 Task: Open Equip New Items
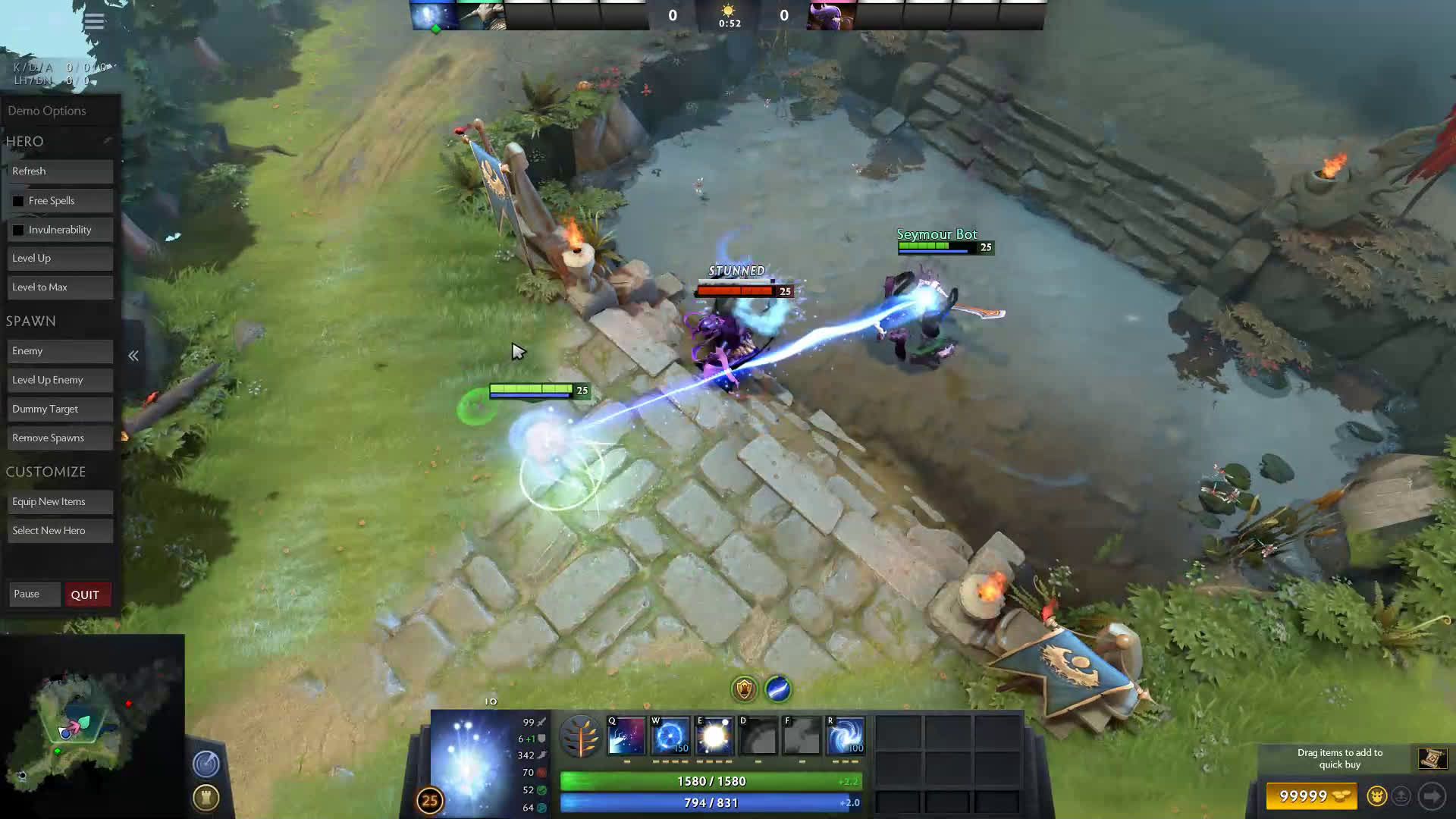pyautogui.click(x=60, y=502)
